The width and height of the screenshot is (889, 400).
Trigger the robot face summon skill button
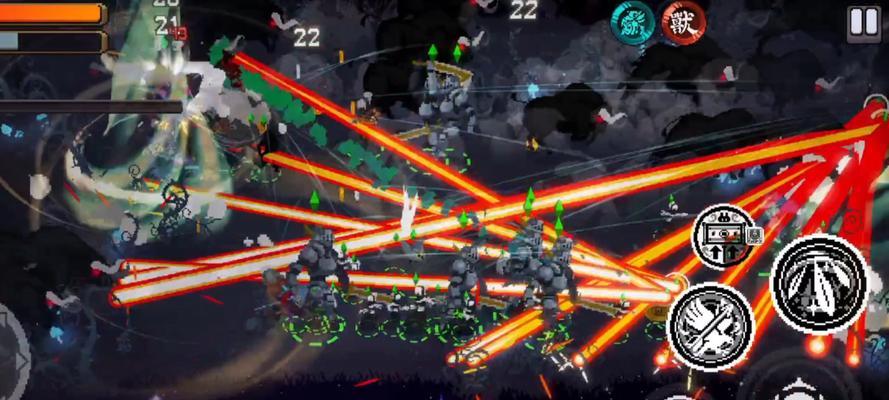(725, 238)
